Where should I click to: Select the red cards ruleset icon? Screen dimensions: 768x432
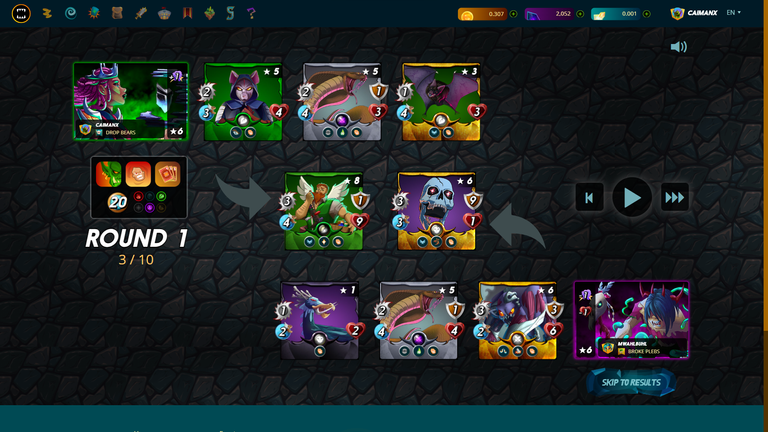167,174
